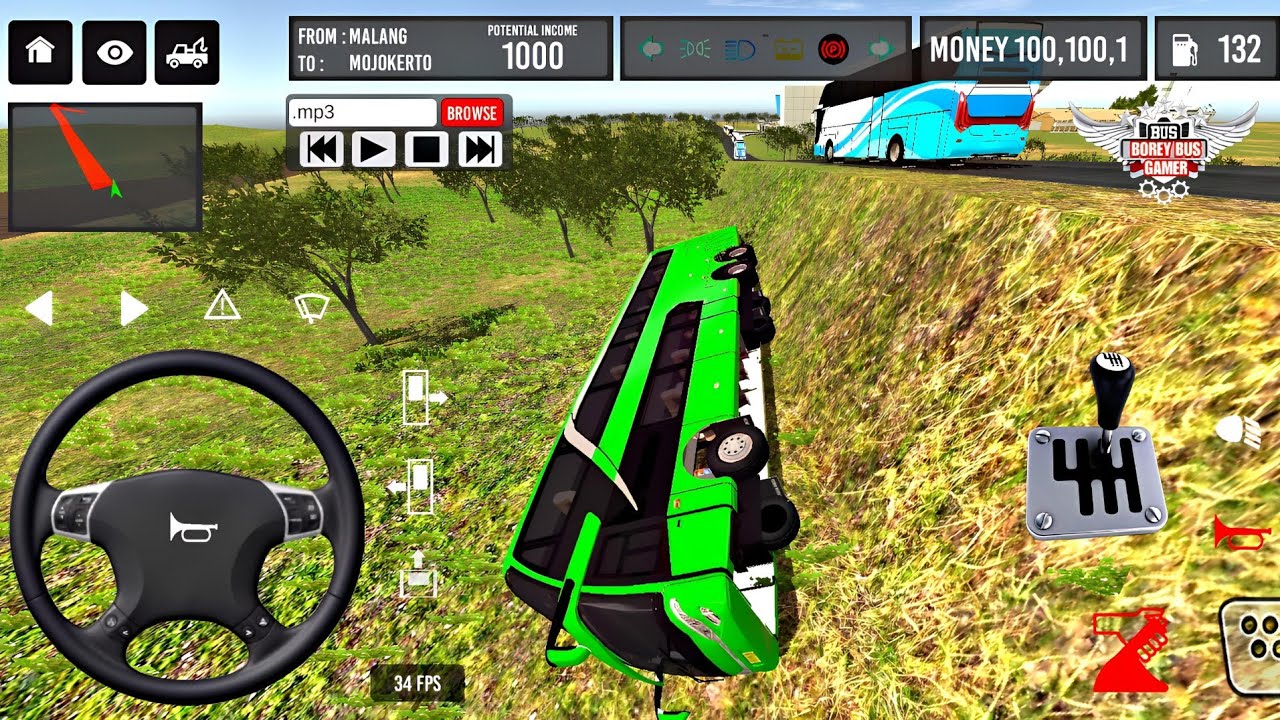Shift gears with the gear stick
The height and width of the screenshot is (720, 1280).
coord(1111,390)
